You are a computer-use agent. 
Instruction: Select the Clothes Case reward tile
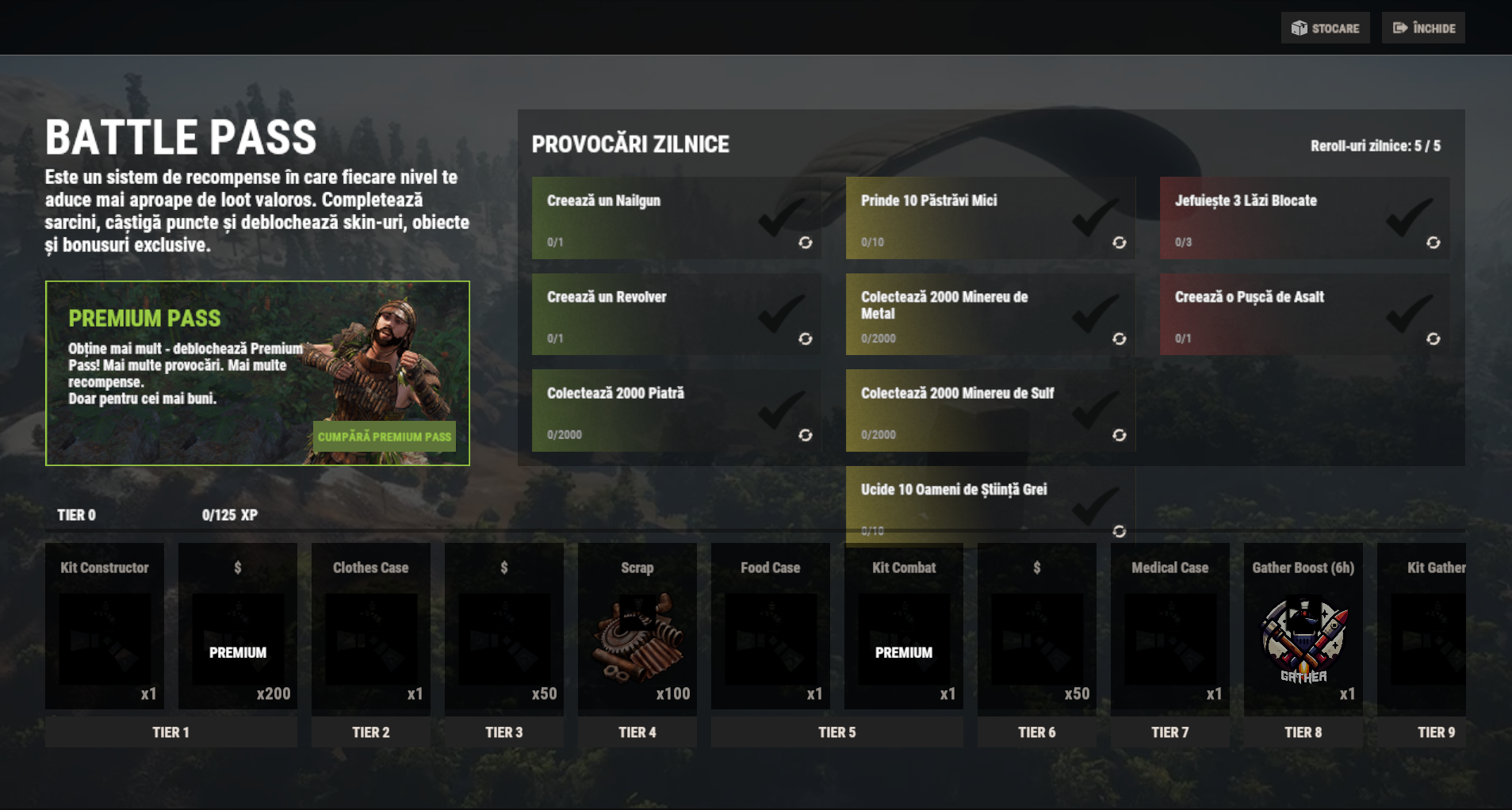371,629
